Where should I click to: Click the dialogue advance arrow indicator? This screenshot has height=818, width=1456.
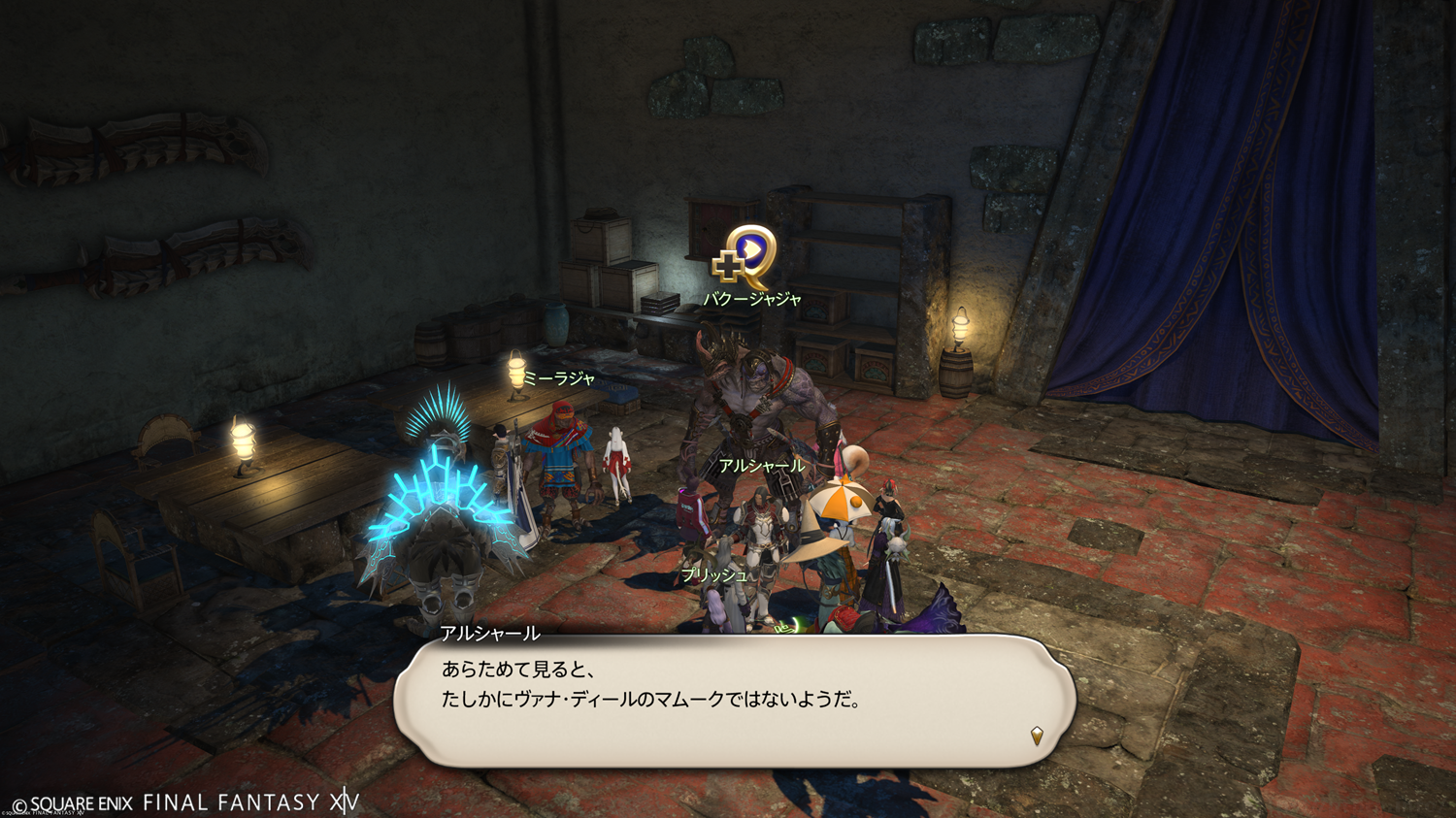(x=1037, y=736)
